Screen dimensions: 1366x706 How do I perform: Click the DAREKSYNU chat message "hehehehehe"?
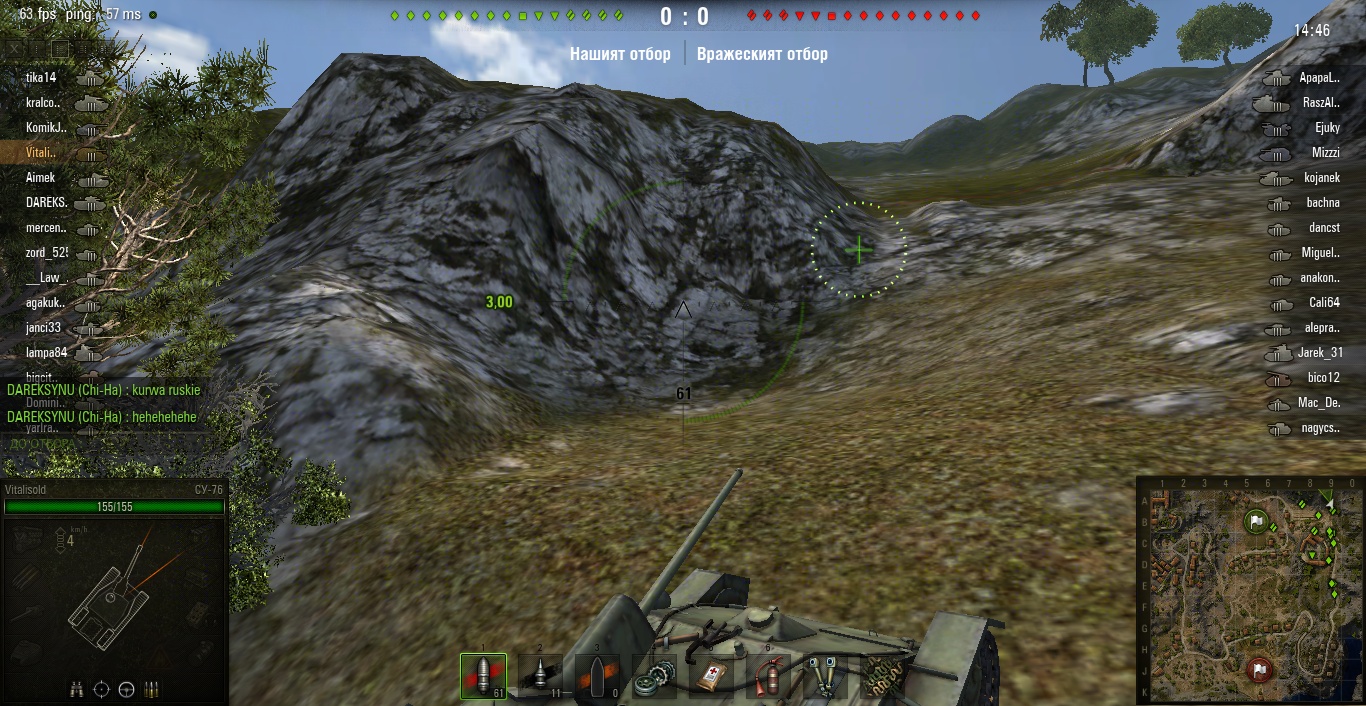(102, 416)
